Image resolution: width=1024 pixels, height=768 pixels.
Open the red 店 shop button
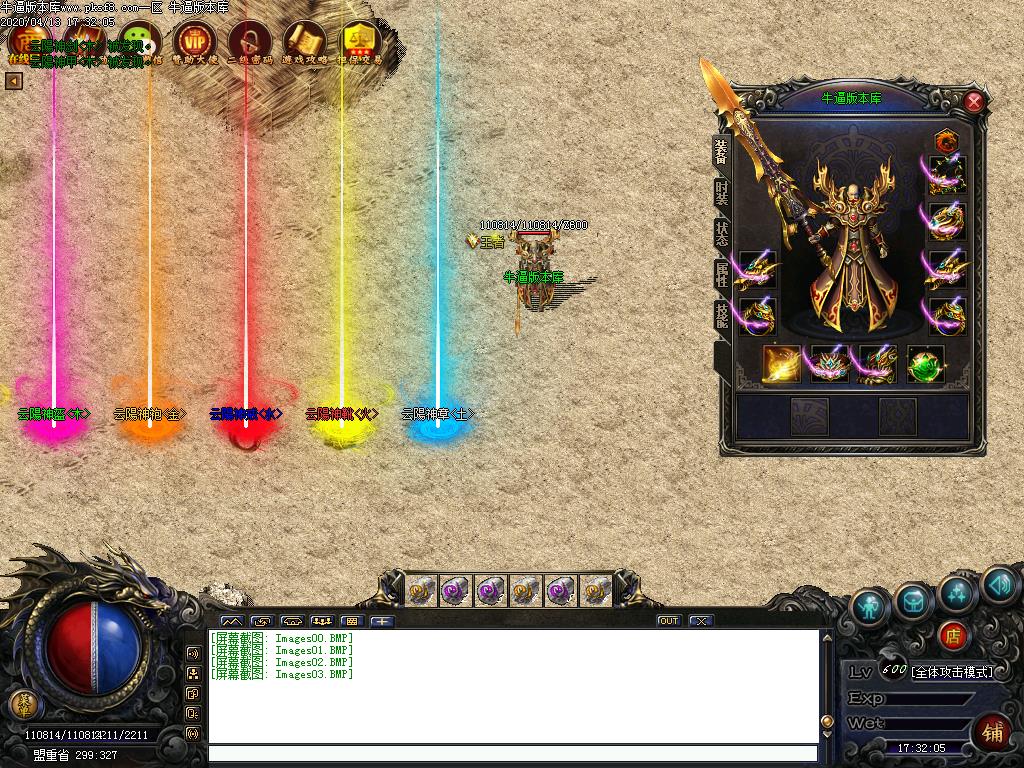(x=953, y=634)
